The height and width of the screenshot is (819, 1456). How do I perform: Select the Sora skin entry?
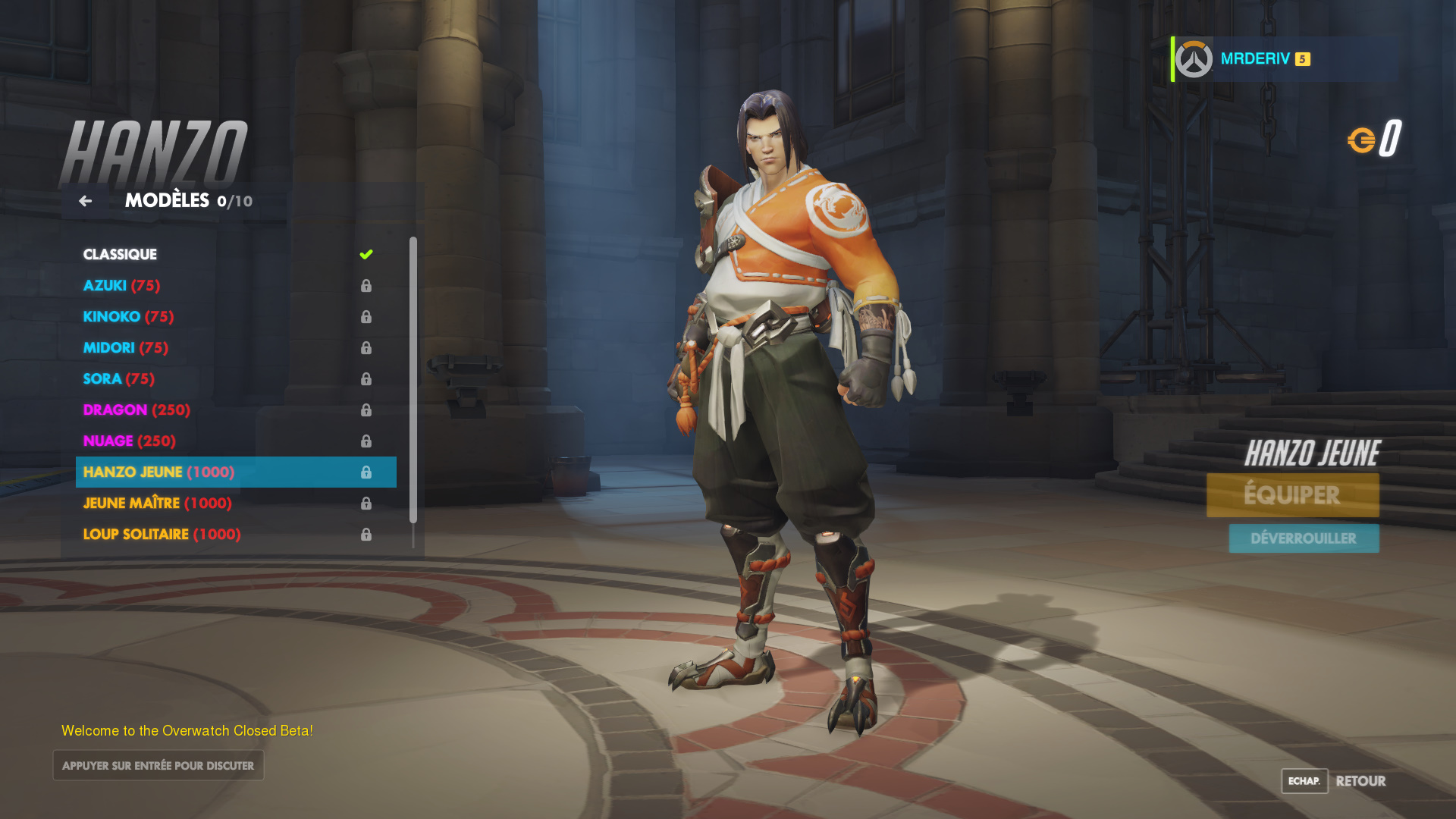coord(118,378)
